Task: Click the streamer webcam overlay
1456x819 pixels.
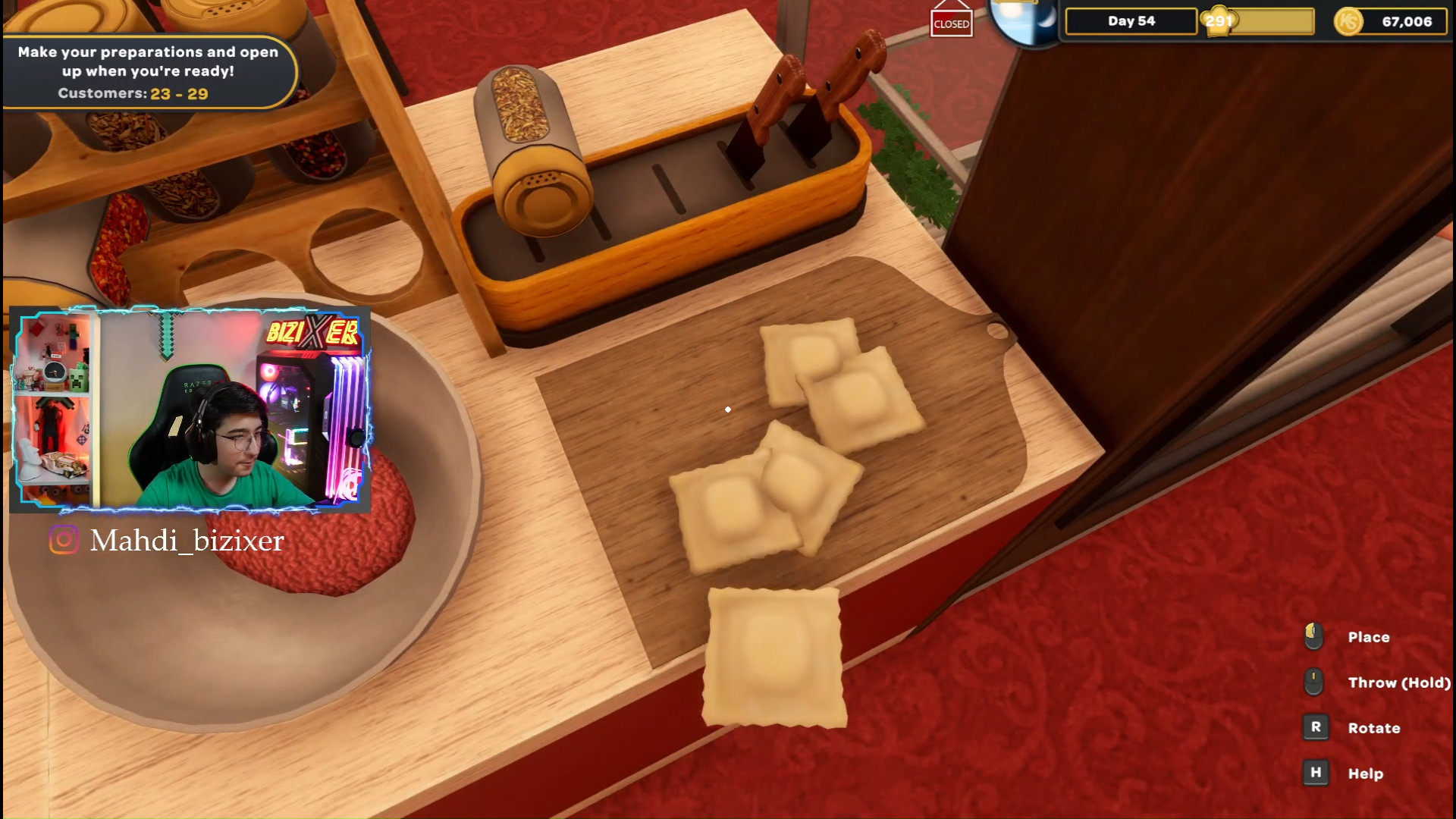Action: 190,409
